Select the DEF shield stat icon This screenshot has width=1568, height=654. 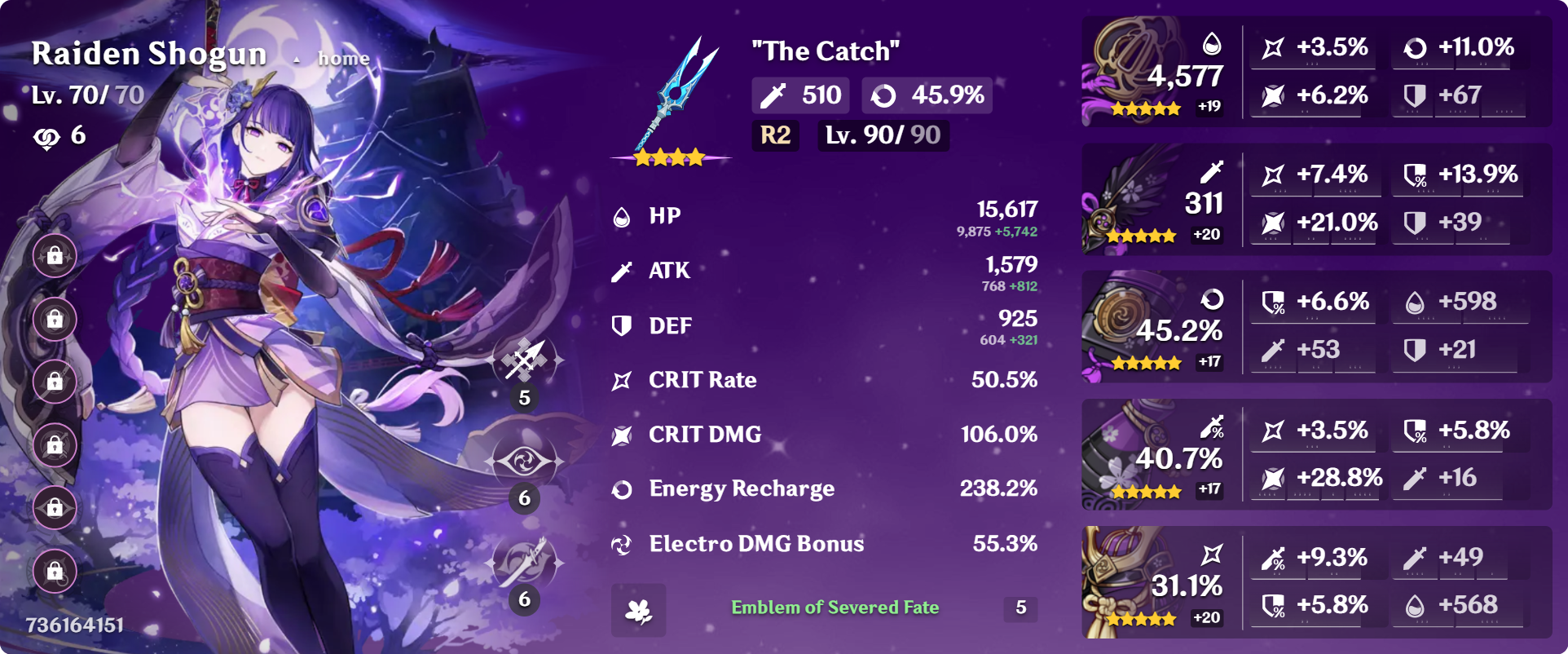(x=623, y=325)
